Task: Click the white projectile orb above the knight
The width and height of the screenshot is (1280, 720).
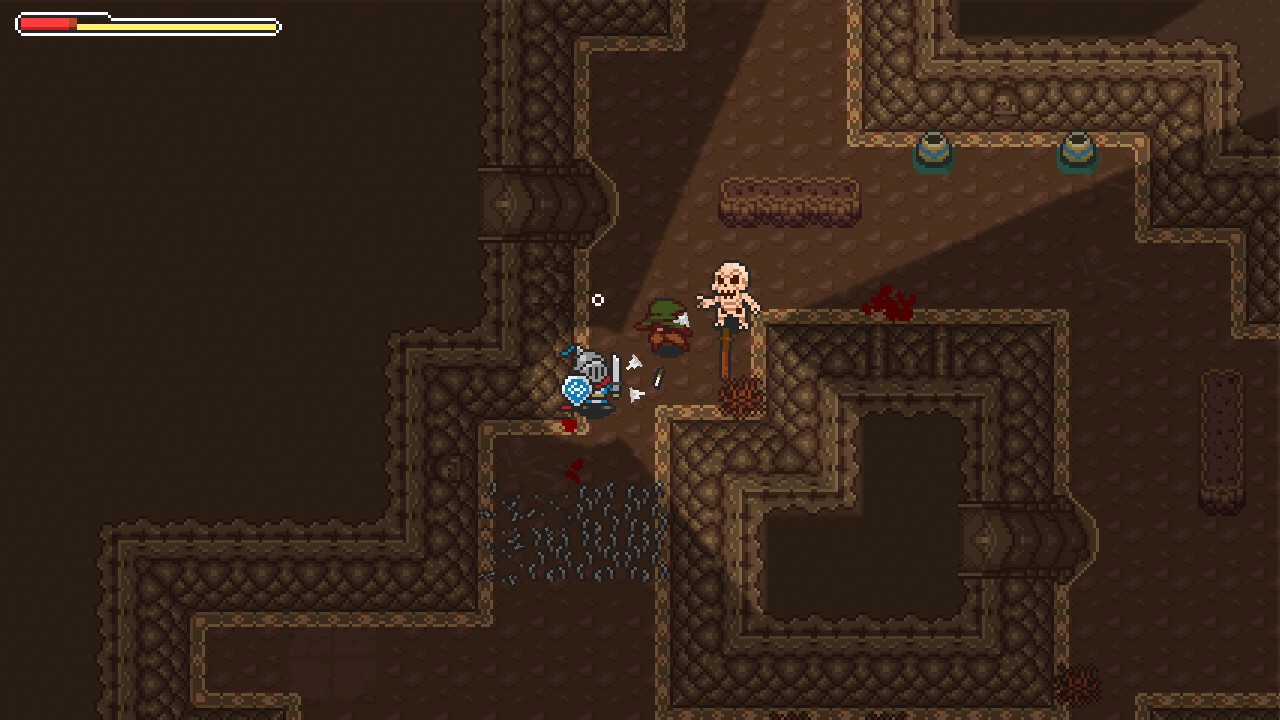Action: [x=598, y=299]
